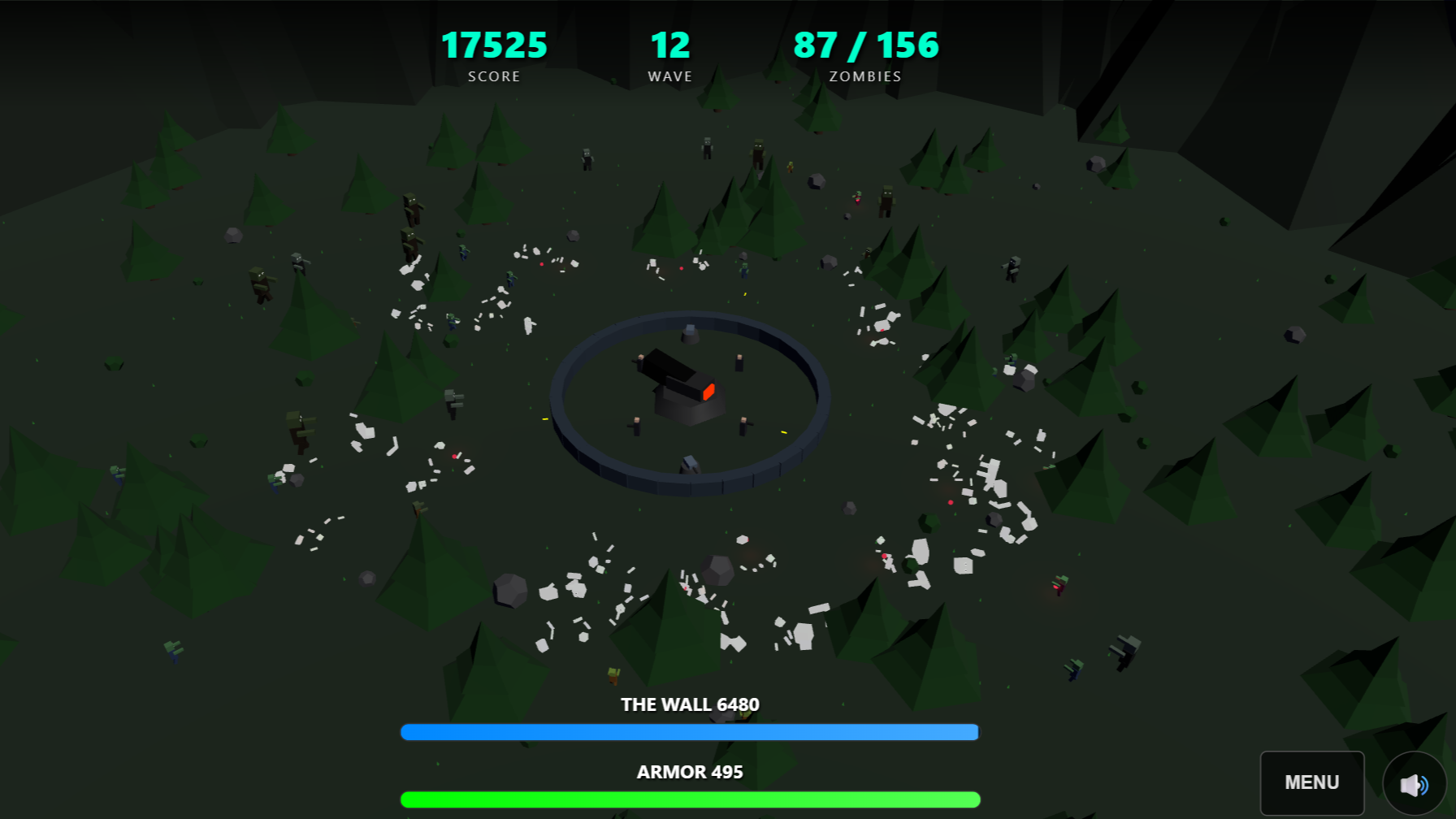This screenshot has height=819, width=1456.
Task: Mute game sound with the speaker toggle
Action: click(1414, 782)
